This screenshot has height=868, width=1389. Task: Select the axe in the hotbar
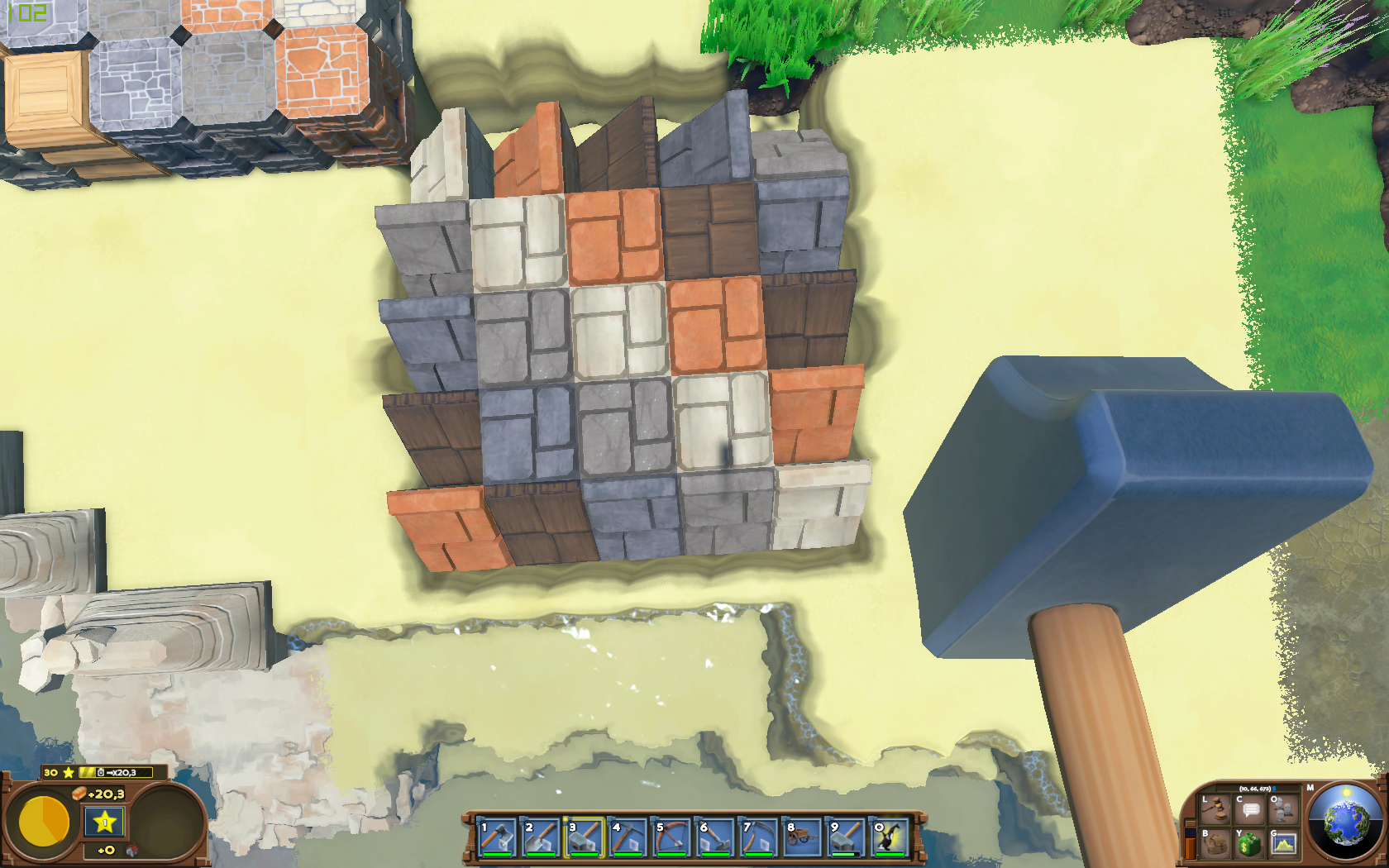coord(497,837)
